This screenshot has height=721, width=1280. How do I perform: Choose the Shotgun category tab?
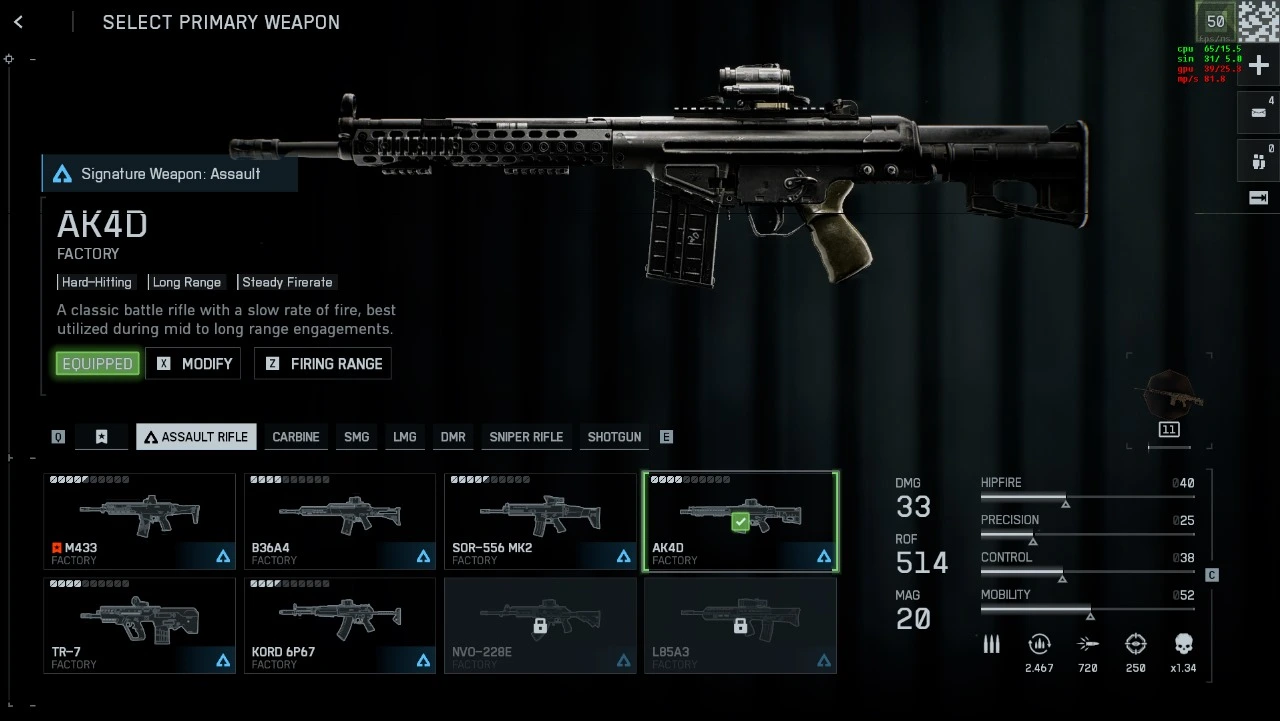(614, 437)
